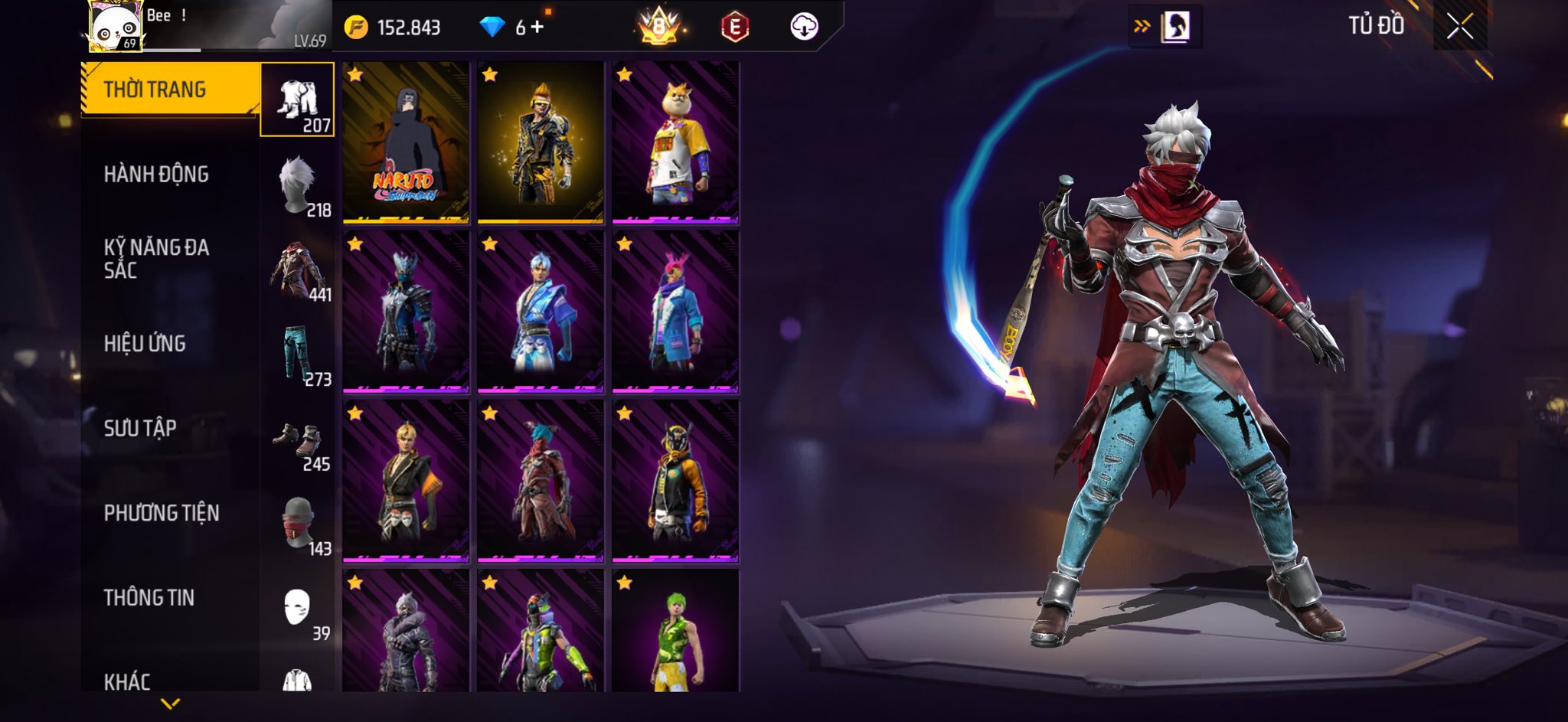The image size is (1568, 722).
Task: Select the golden jacket outfit with yellow background
Action: coord(541,143)
